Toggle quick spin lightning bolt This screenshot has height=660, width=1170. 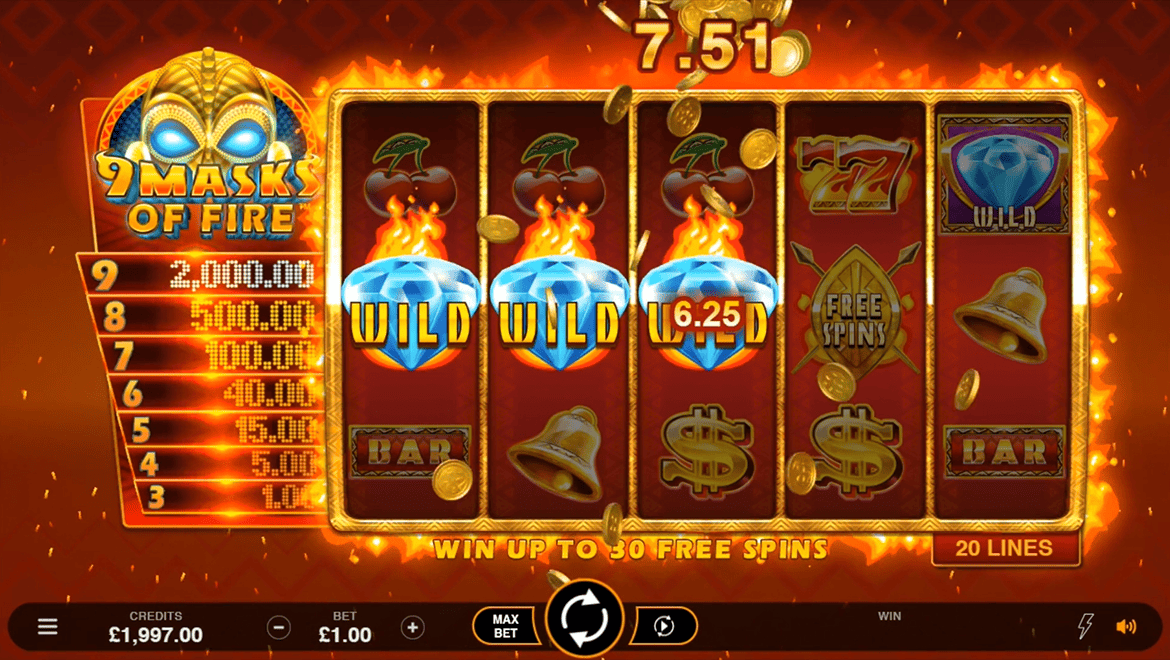click(x=1085, y=627)
